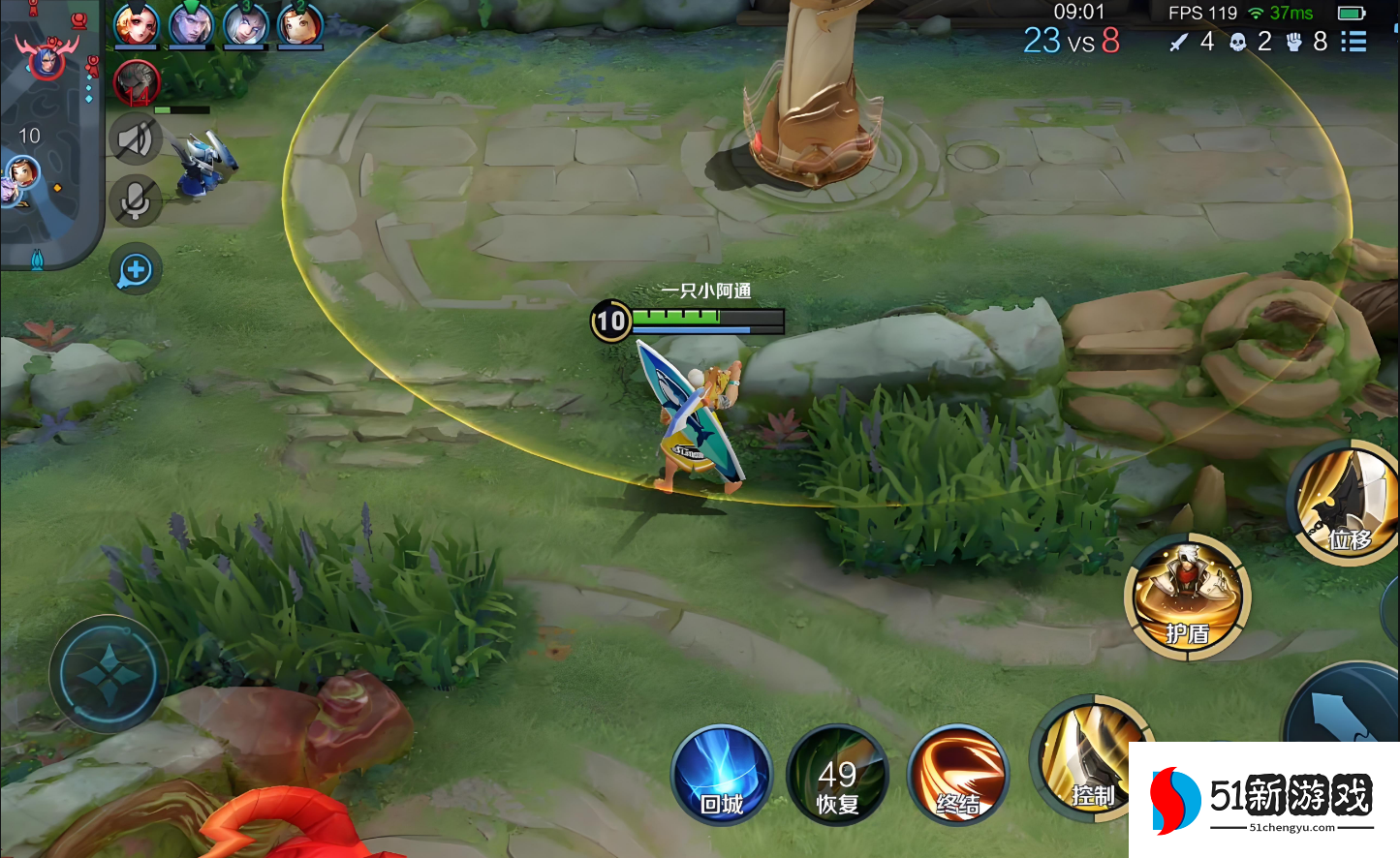
Task: Click the 51新游戏 watermark logo
Action: pyautogui.click(x=1263, y=801)
